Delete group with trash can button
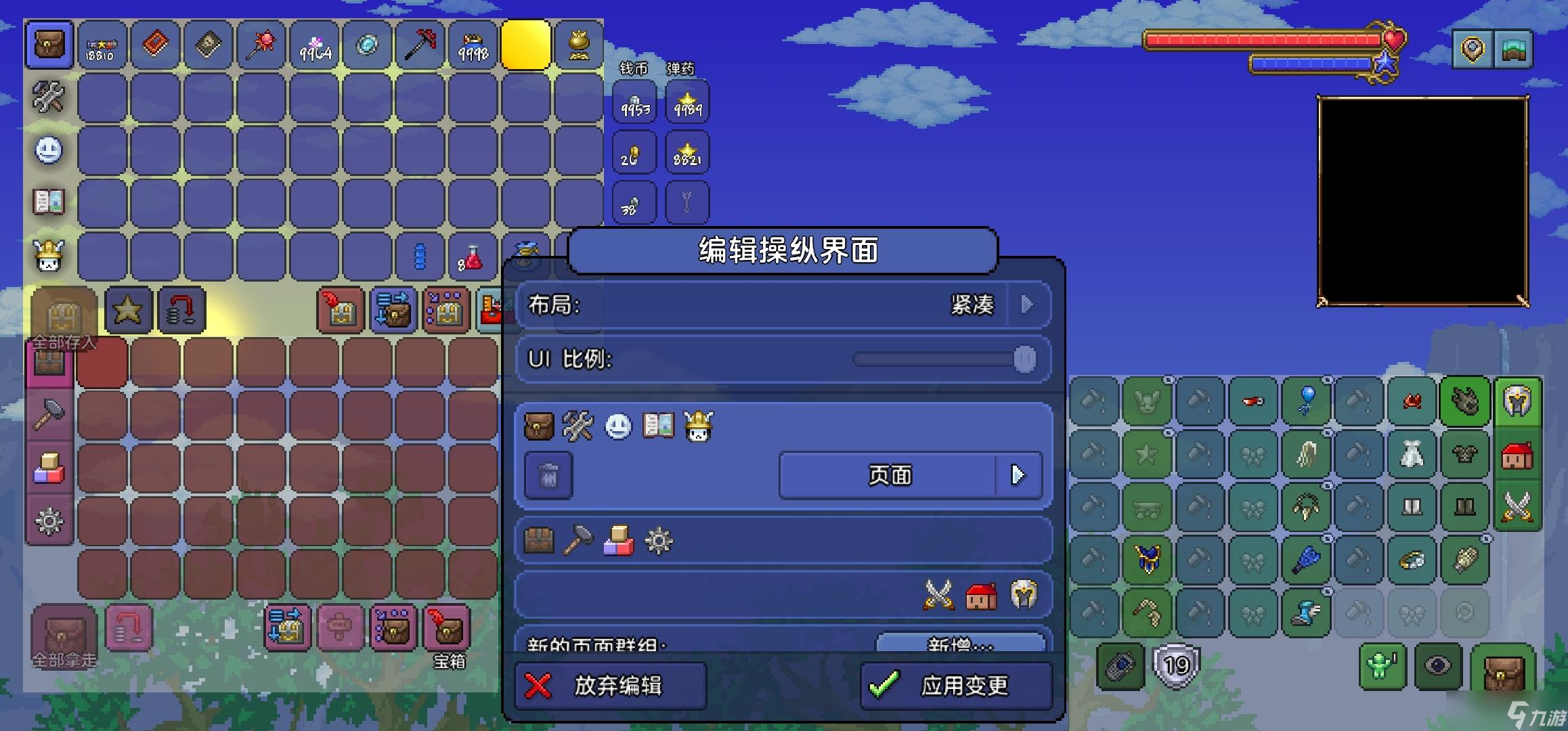Screen dimensions: 1568x731 548,476
